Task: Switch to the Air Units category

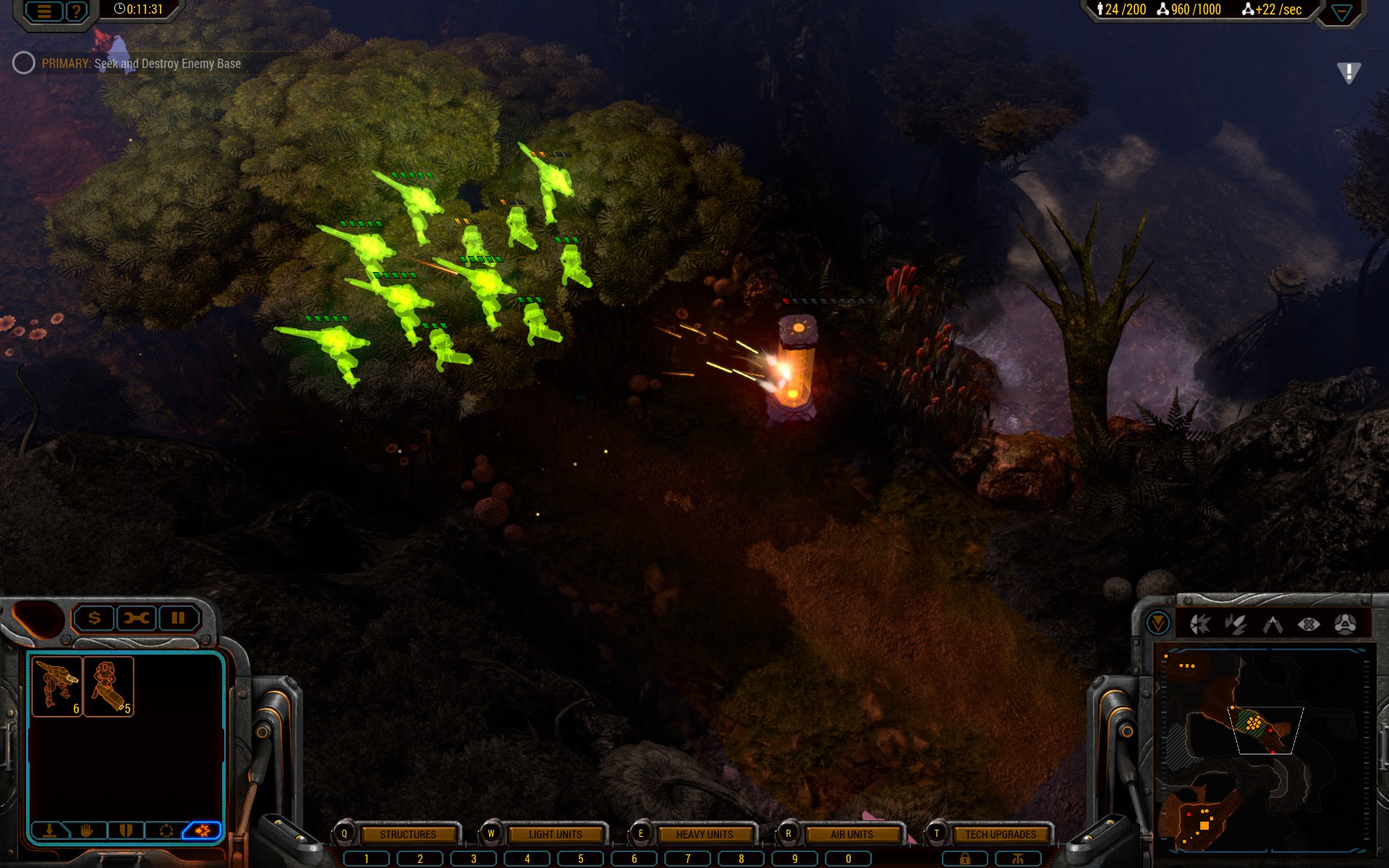Action: (x=851, y=834)
